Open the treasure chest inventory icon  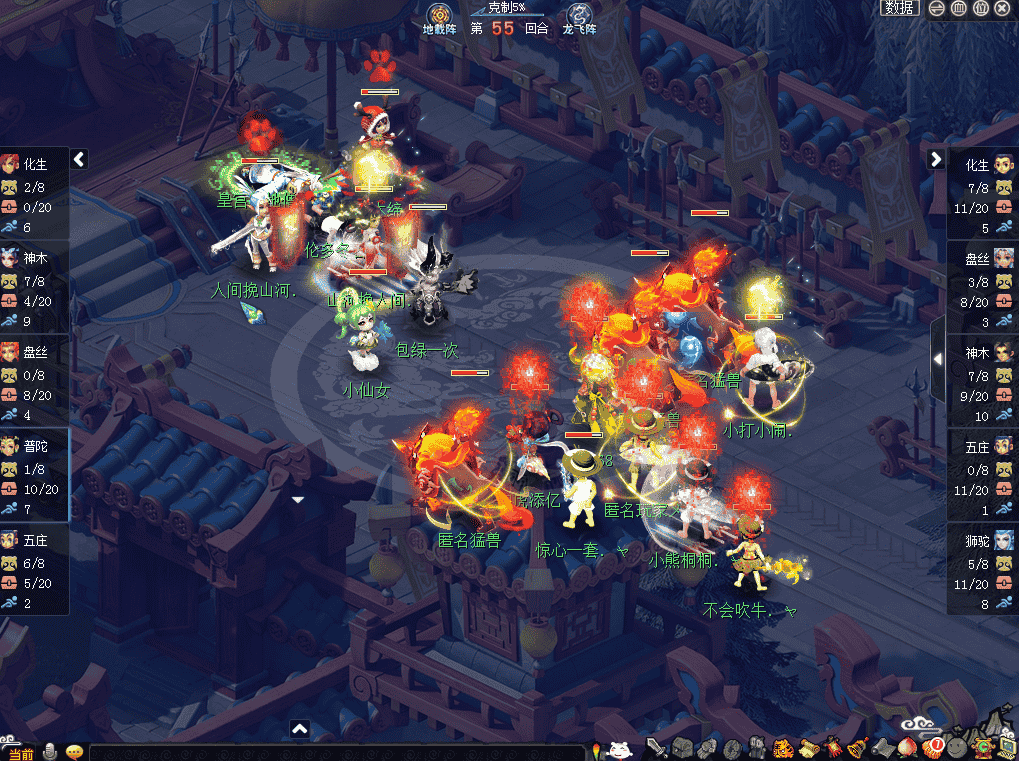(x=682, y=748)
